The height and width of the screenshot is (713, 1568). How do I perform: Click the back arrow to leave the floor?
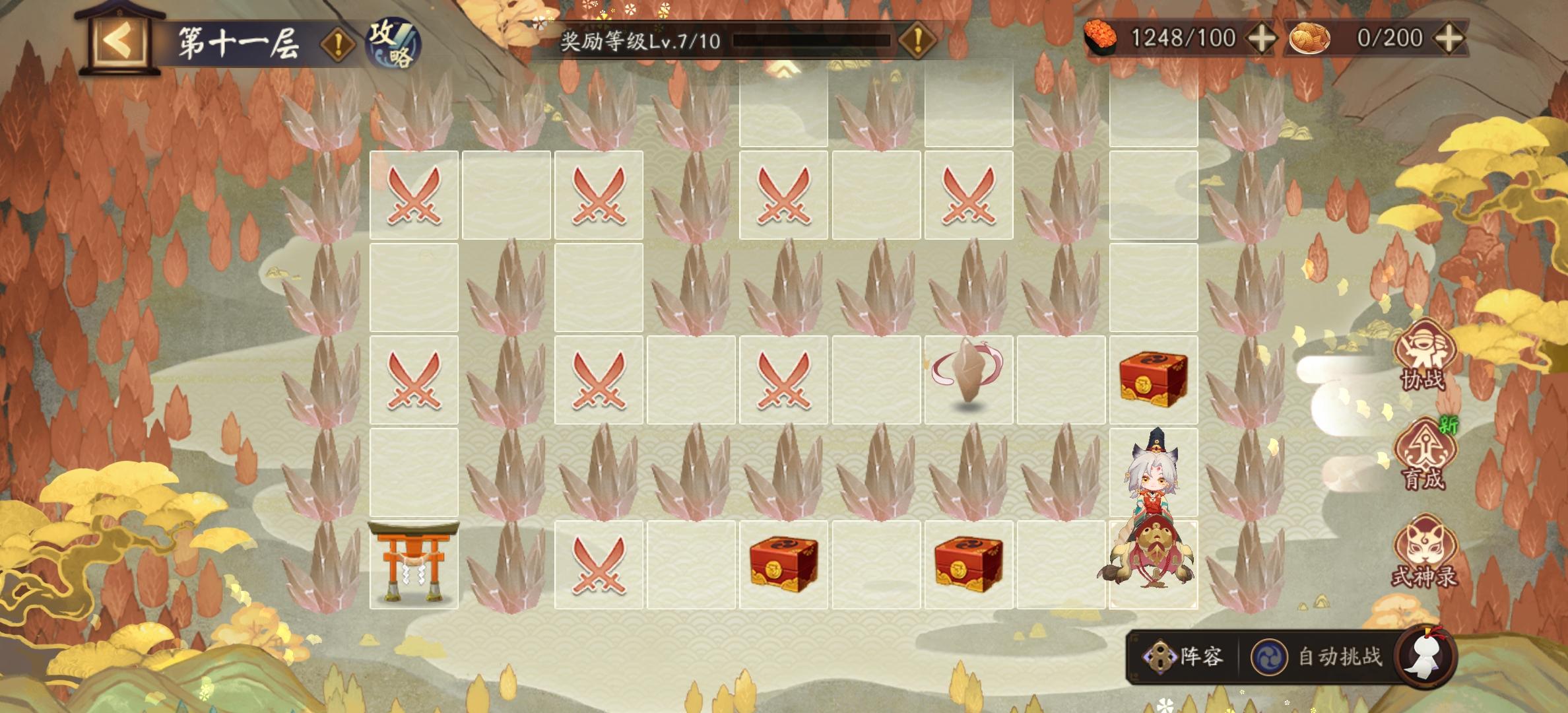(119, 41)
